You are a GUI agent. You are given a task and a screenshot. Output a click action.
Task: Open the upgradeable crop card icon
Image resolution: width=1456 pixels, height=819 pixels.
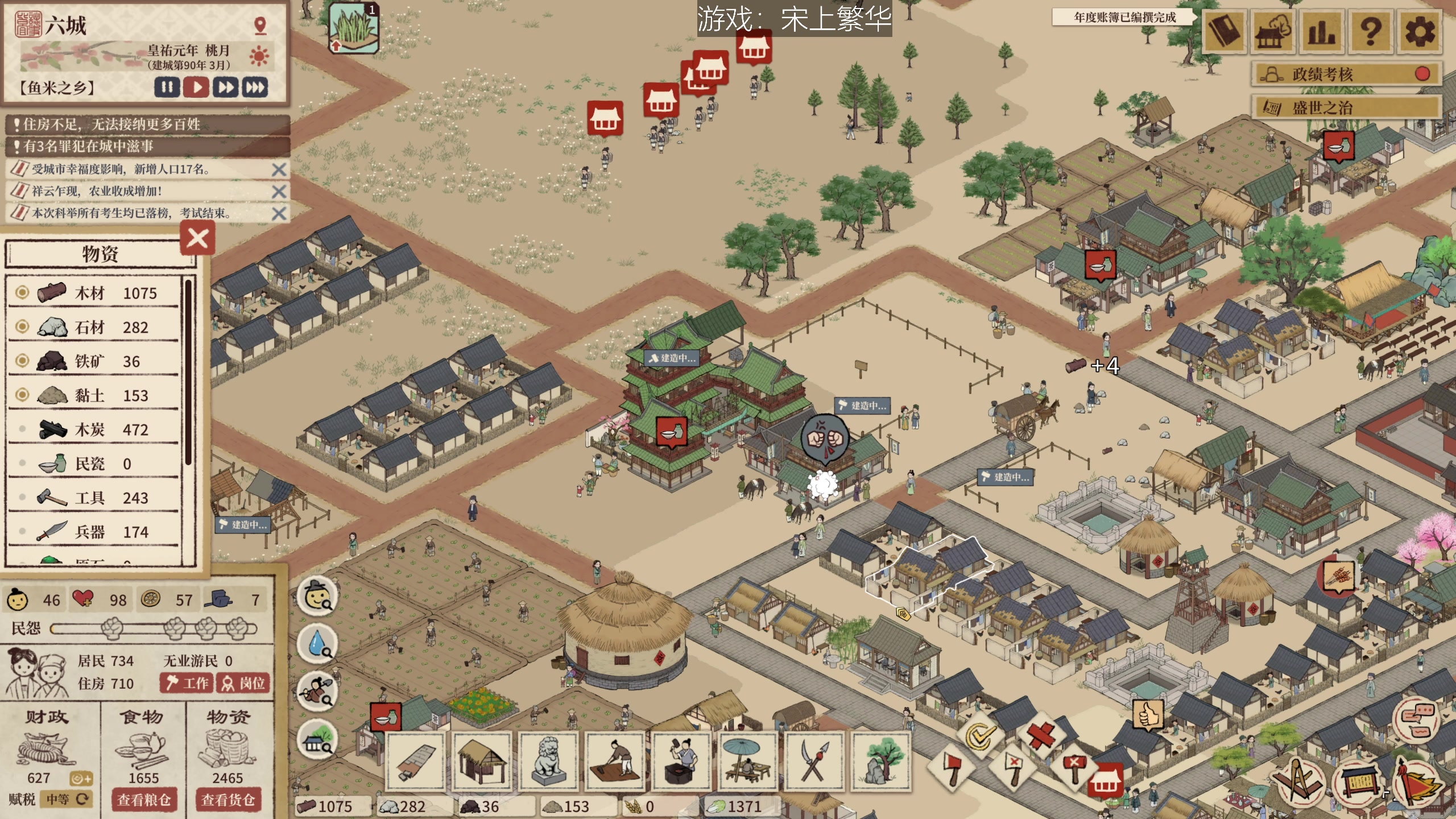pos(354,28)
